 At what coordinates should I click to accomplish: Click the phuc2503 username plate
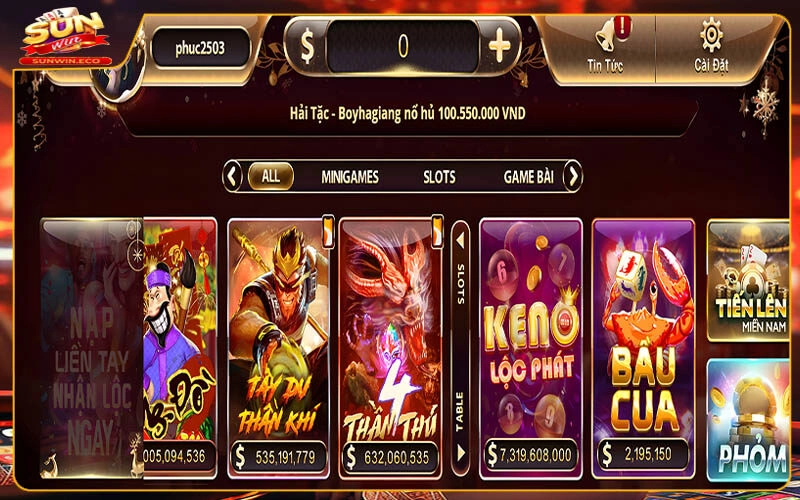tap(200, 47)
